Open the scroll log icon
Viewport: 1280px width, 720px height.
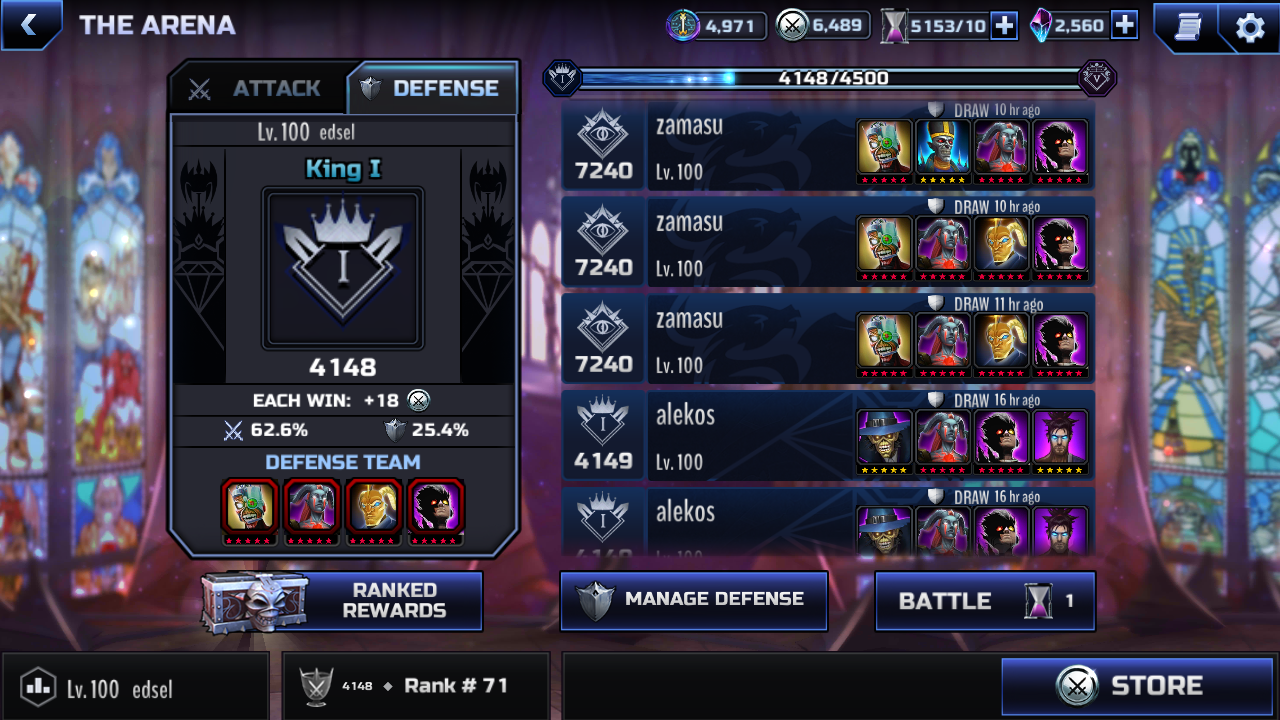(1187, 27)
